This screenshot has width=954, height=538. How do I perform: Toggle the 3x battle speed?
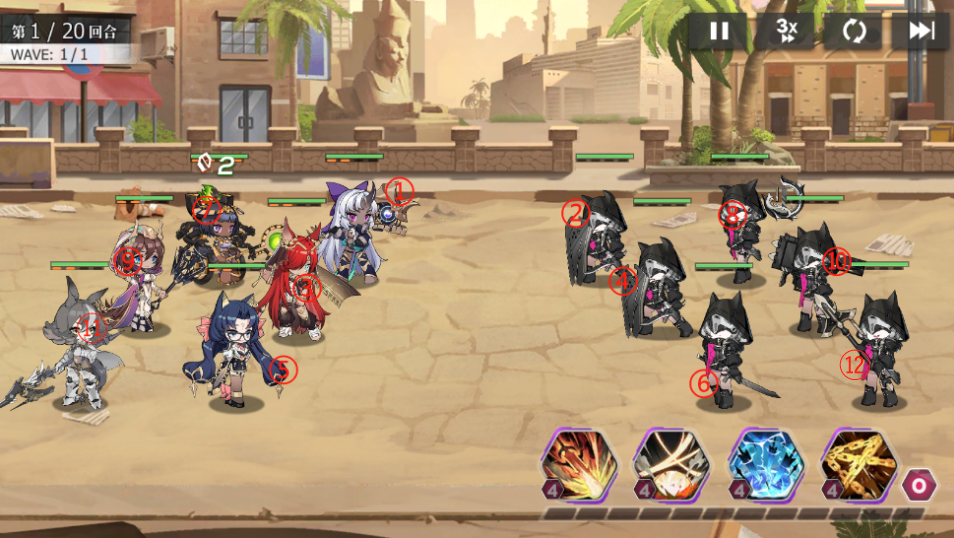tap(785, 31)
